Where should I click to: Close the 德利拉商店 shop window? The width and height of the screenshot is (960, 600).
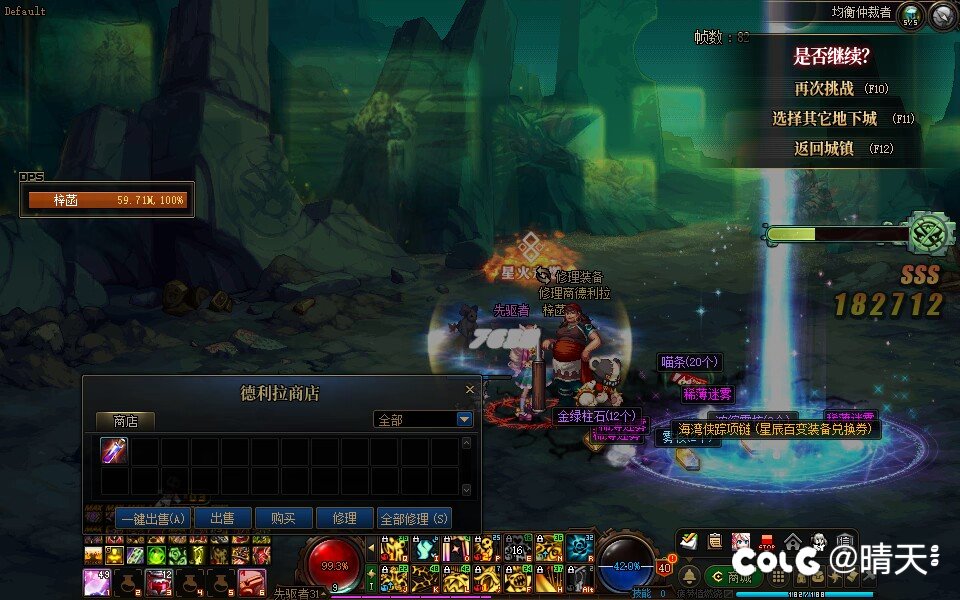click(x=470, y=391)
